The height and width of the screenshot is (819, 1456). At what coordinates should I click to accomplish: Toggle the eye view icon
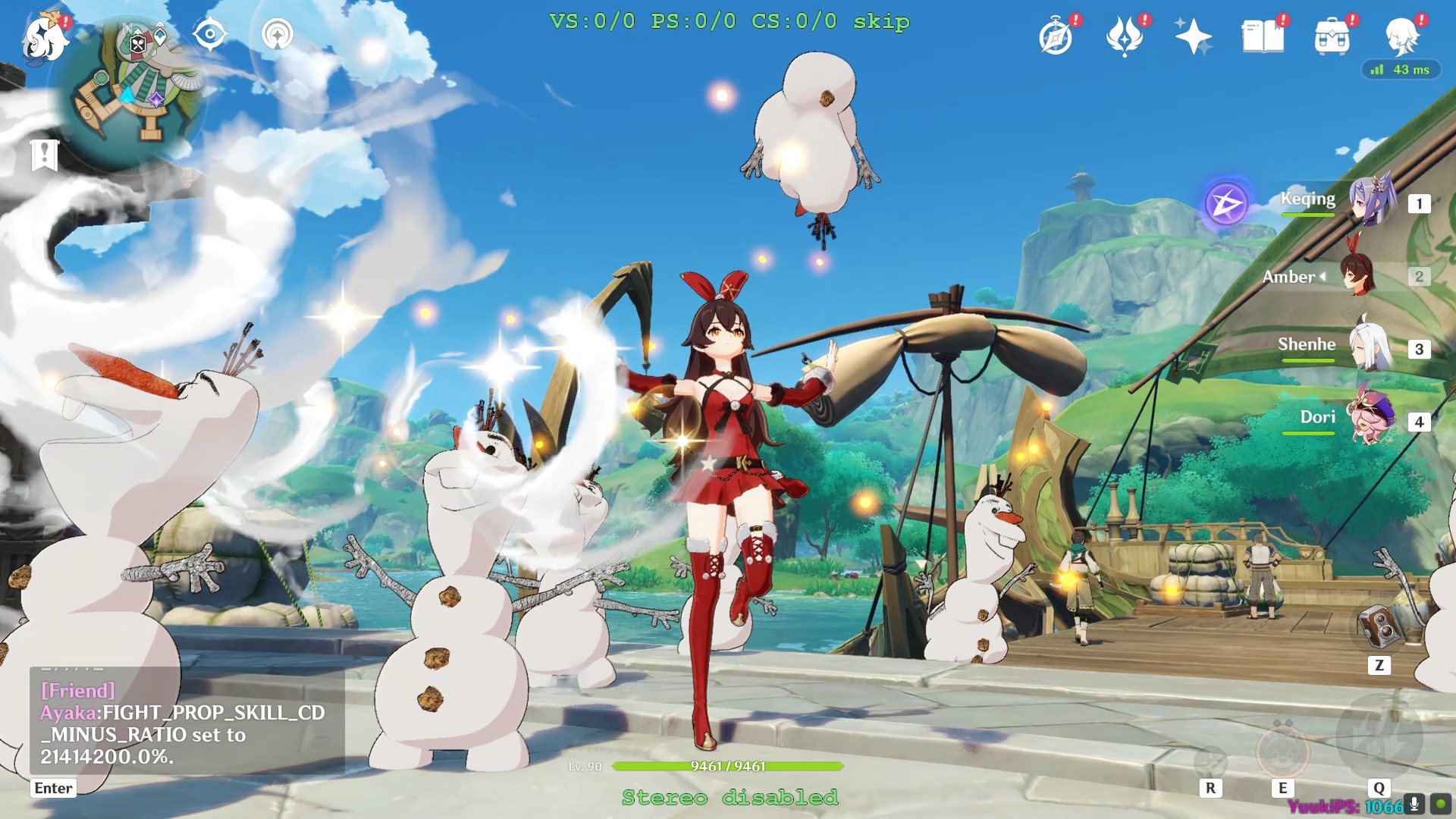coord(209,35)
